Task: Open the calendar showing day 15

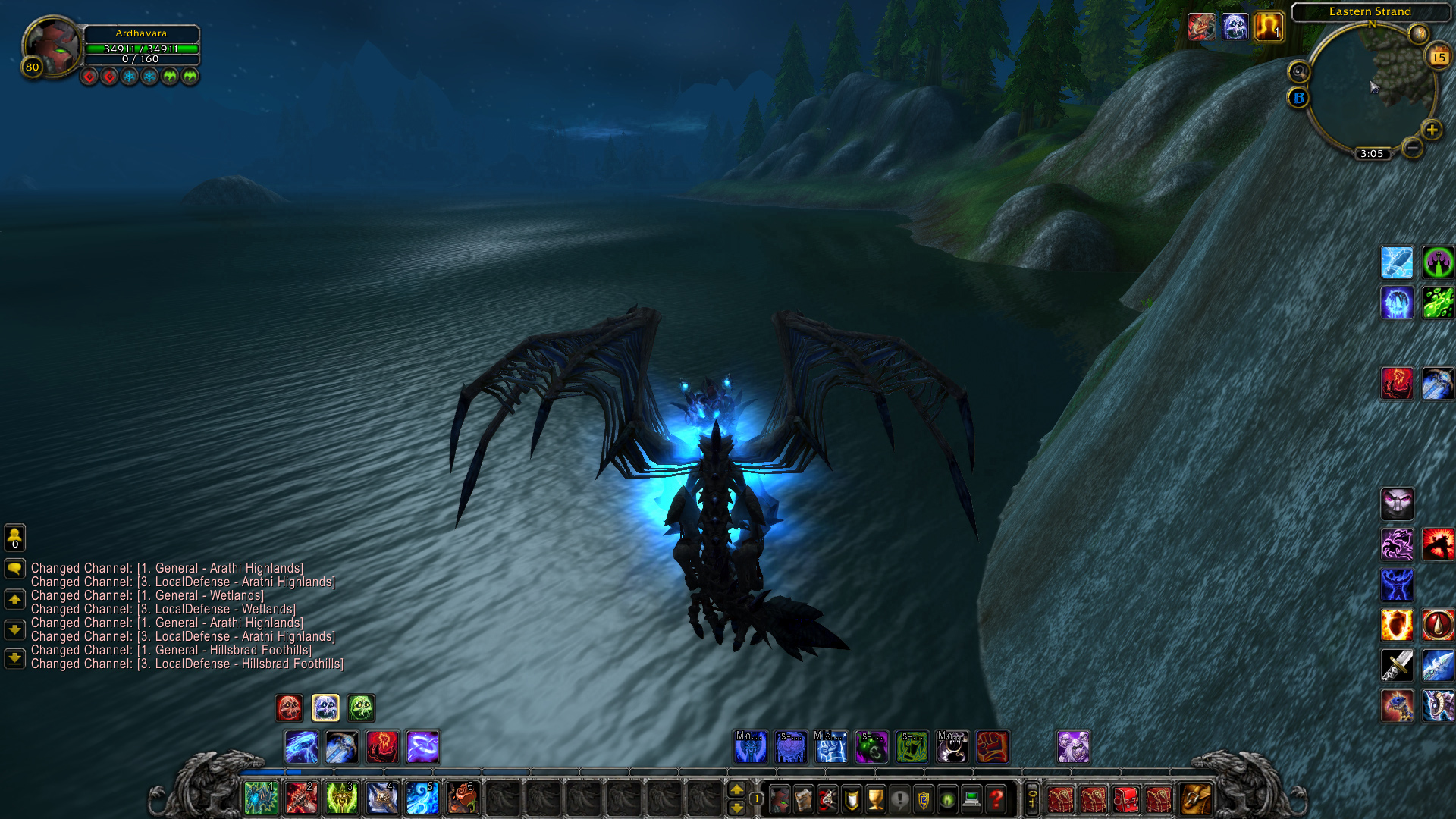Action: point(1439,57)
